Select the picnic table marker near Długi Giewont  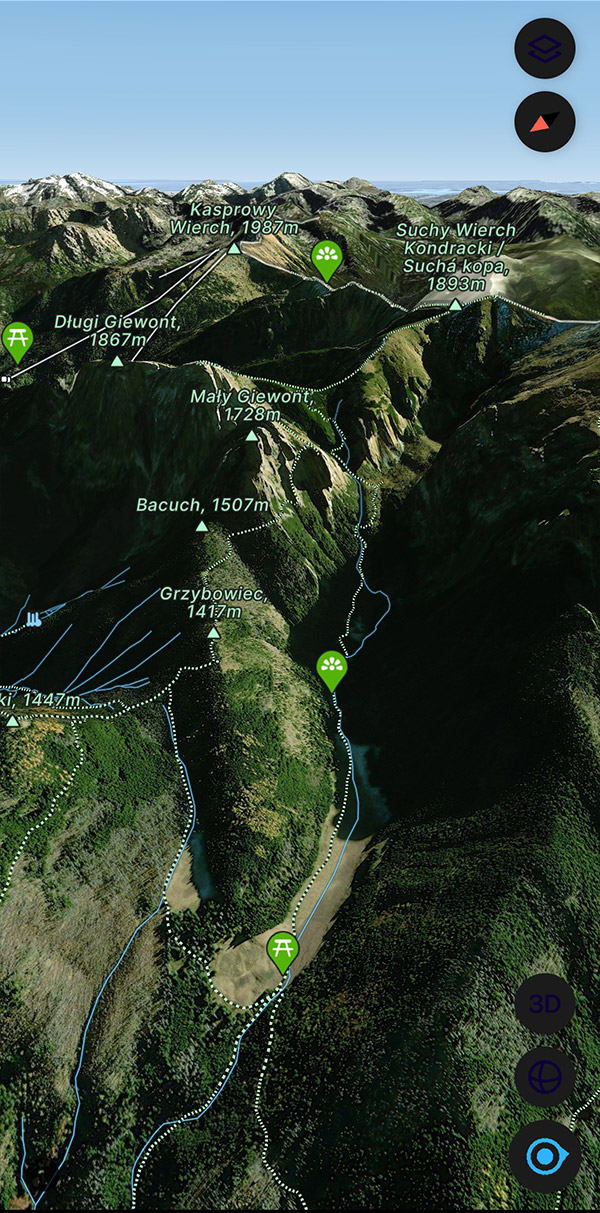tap(17, 340)
